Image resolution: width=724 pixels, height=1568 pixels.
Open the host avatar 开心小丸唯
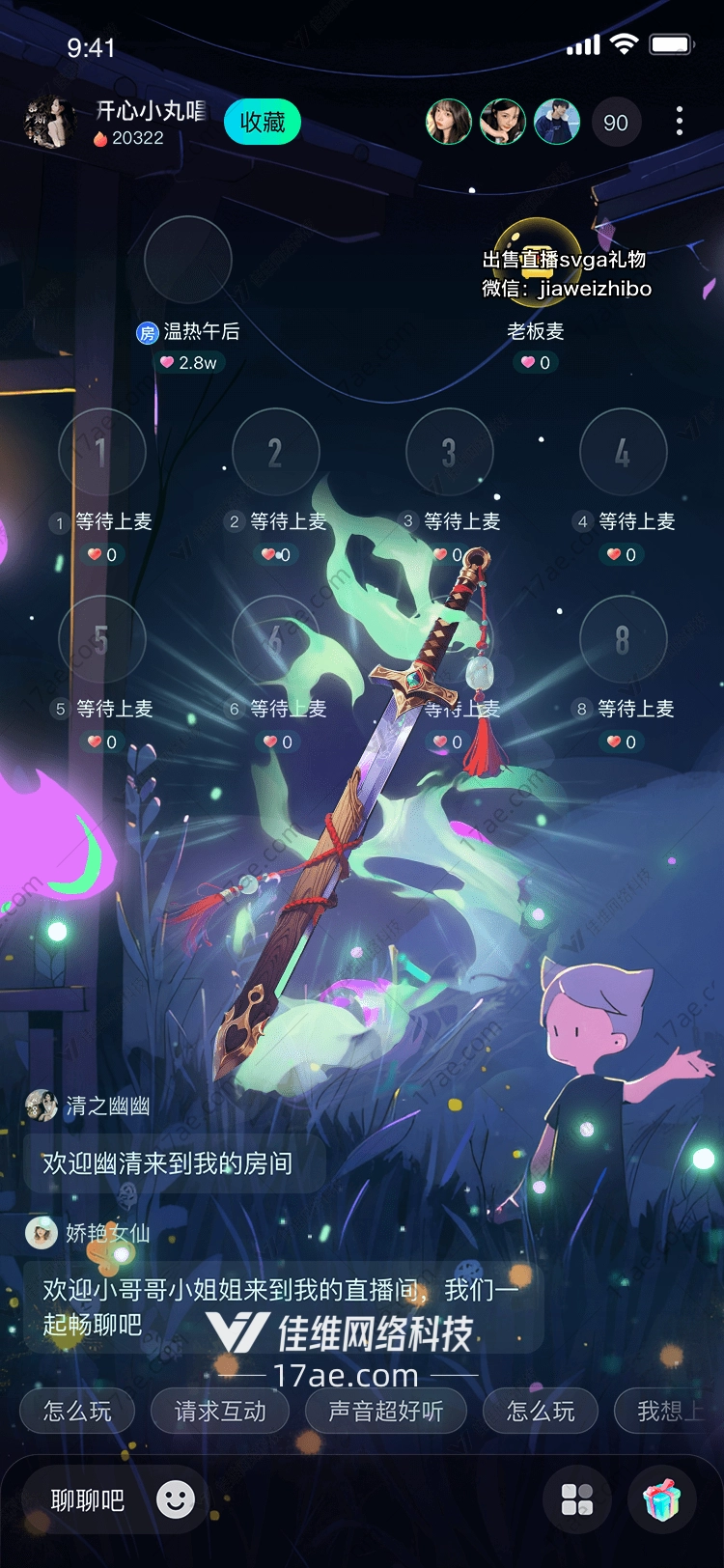click(49, 123)
